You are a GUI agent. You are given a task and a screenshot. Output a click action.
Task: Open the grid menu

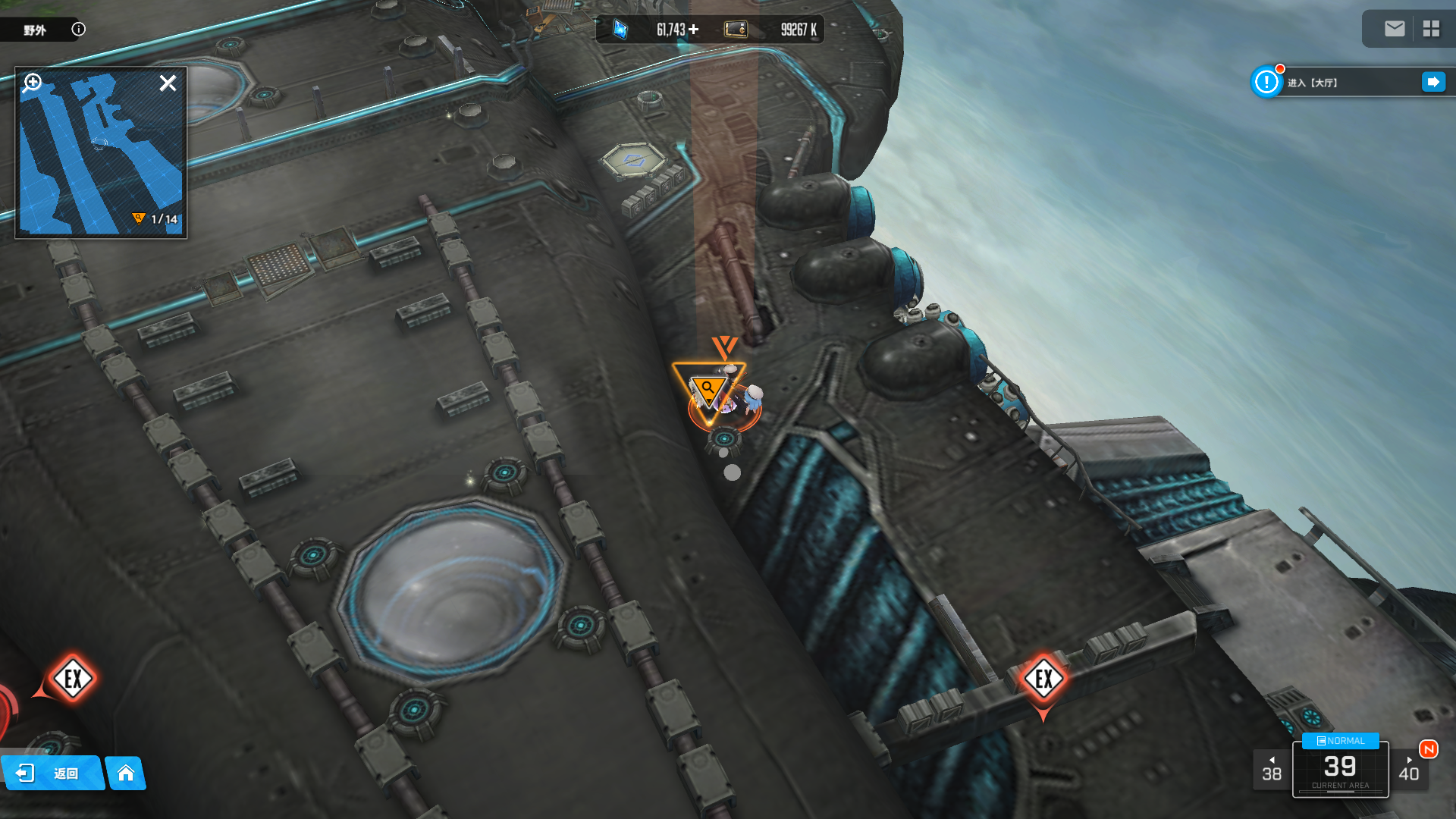pyautogui.click(x=1431, y=29)
